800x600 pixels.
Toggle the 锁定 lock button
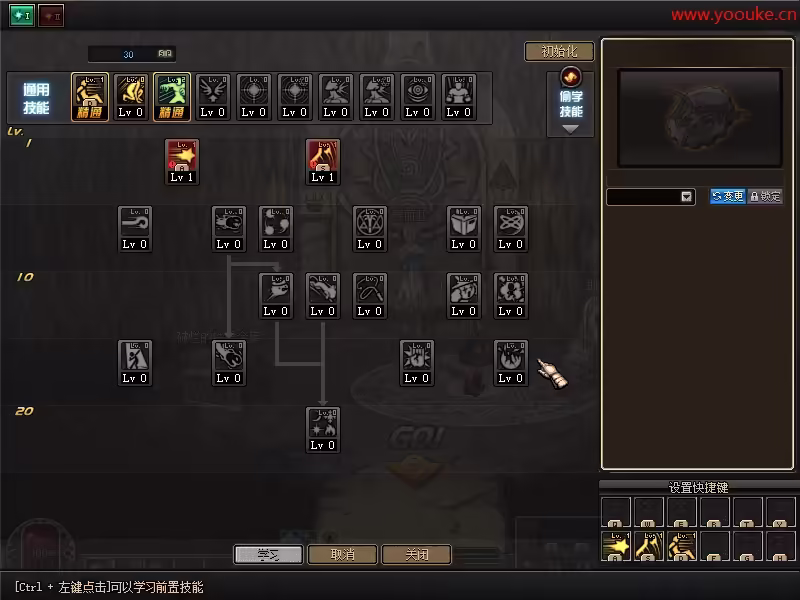click(765, 197)
